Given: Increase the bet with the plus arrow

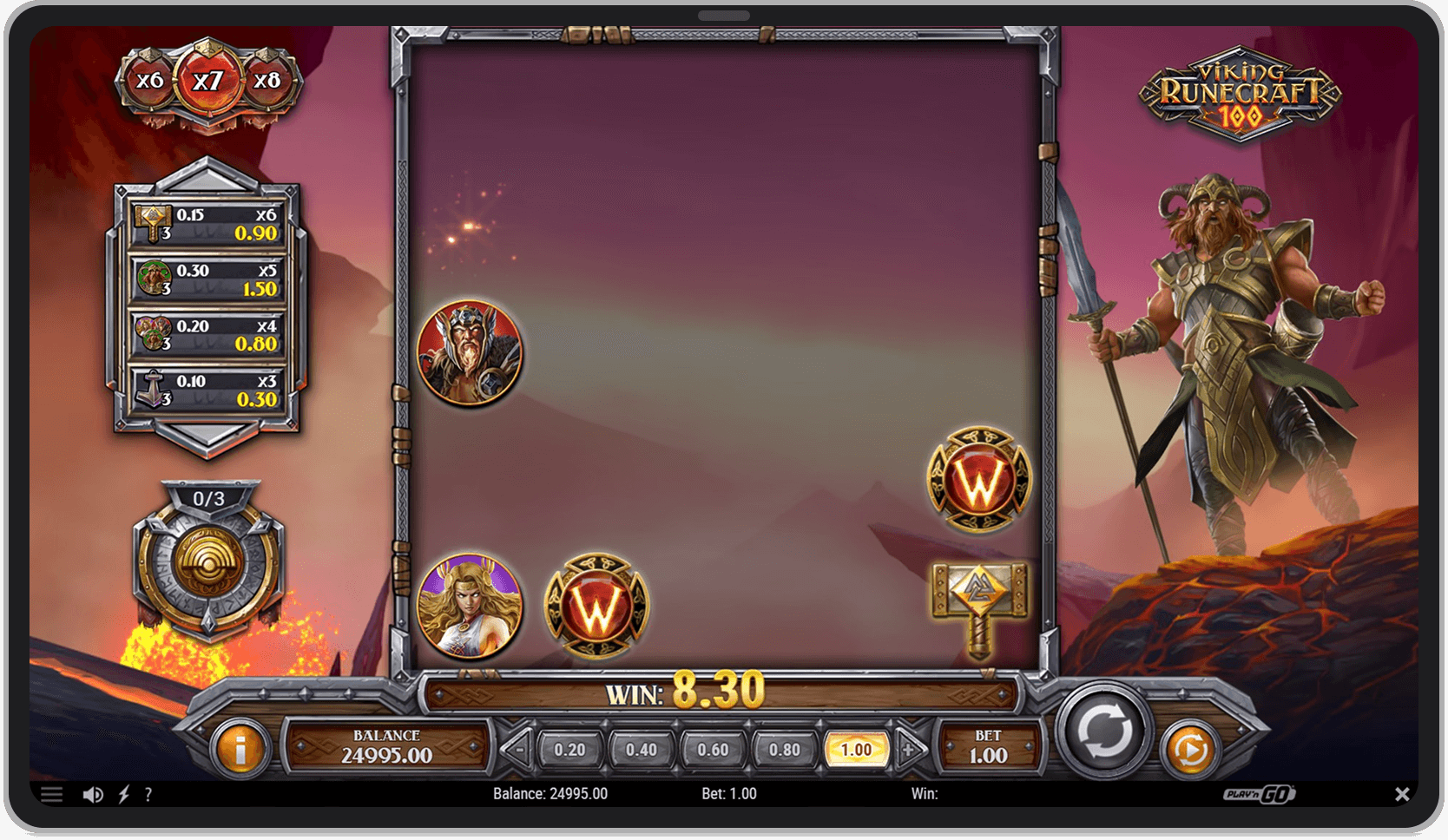Looking at the screenshot, I should tap(908, 747).
